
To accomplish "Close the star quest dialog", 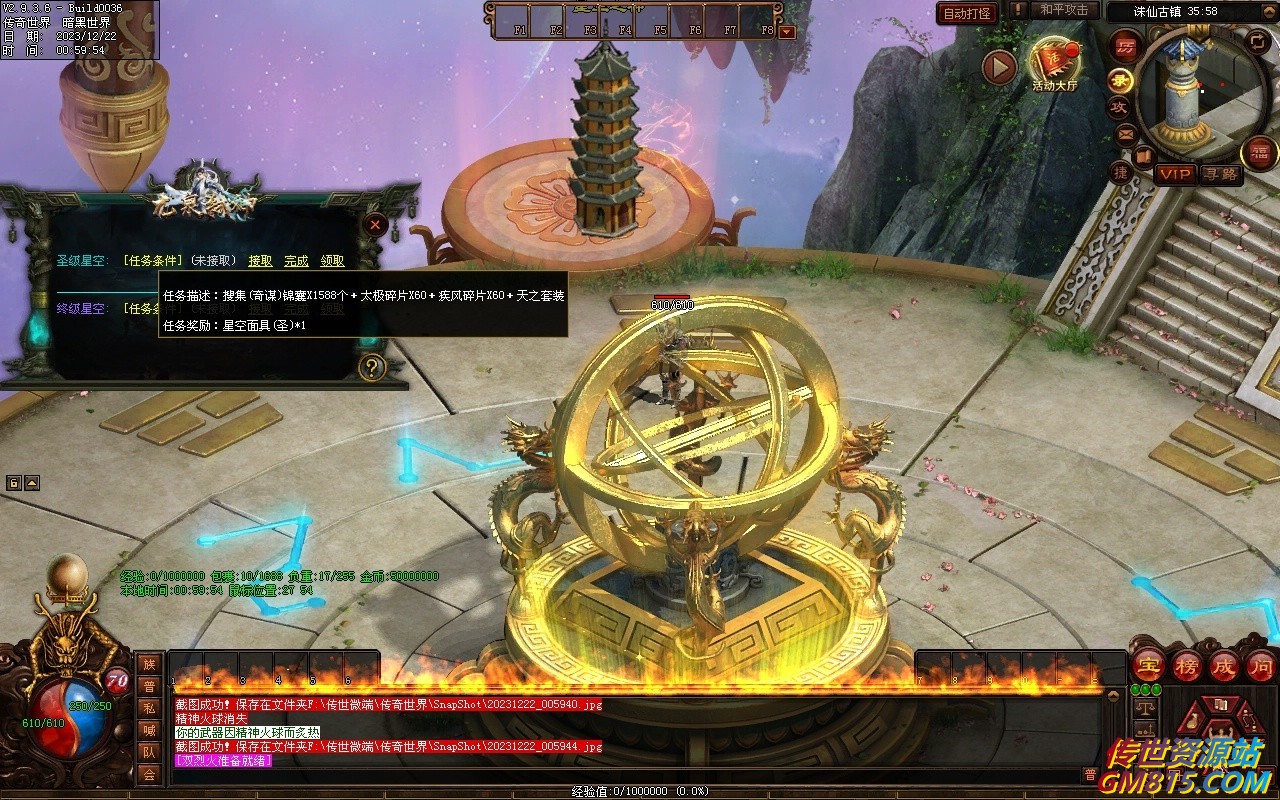I will click(x=375, y=225).
